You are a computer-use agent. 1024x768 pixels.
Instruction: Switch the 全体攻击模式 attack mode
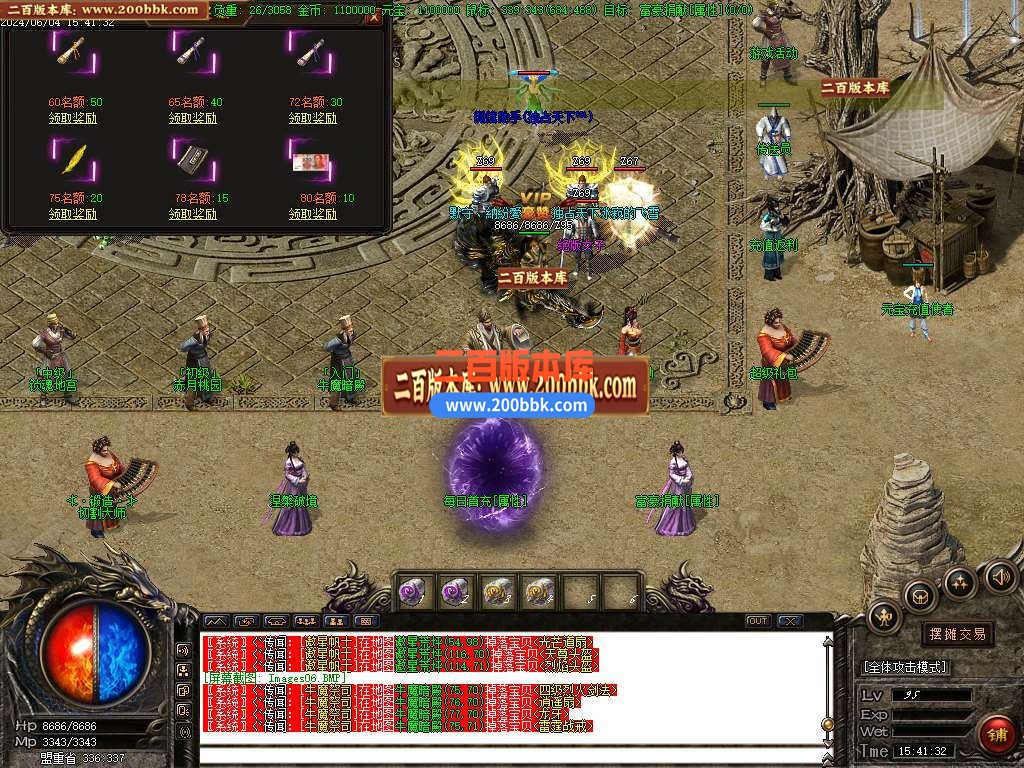pyautogui.click(x=906, y=667)
